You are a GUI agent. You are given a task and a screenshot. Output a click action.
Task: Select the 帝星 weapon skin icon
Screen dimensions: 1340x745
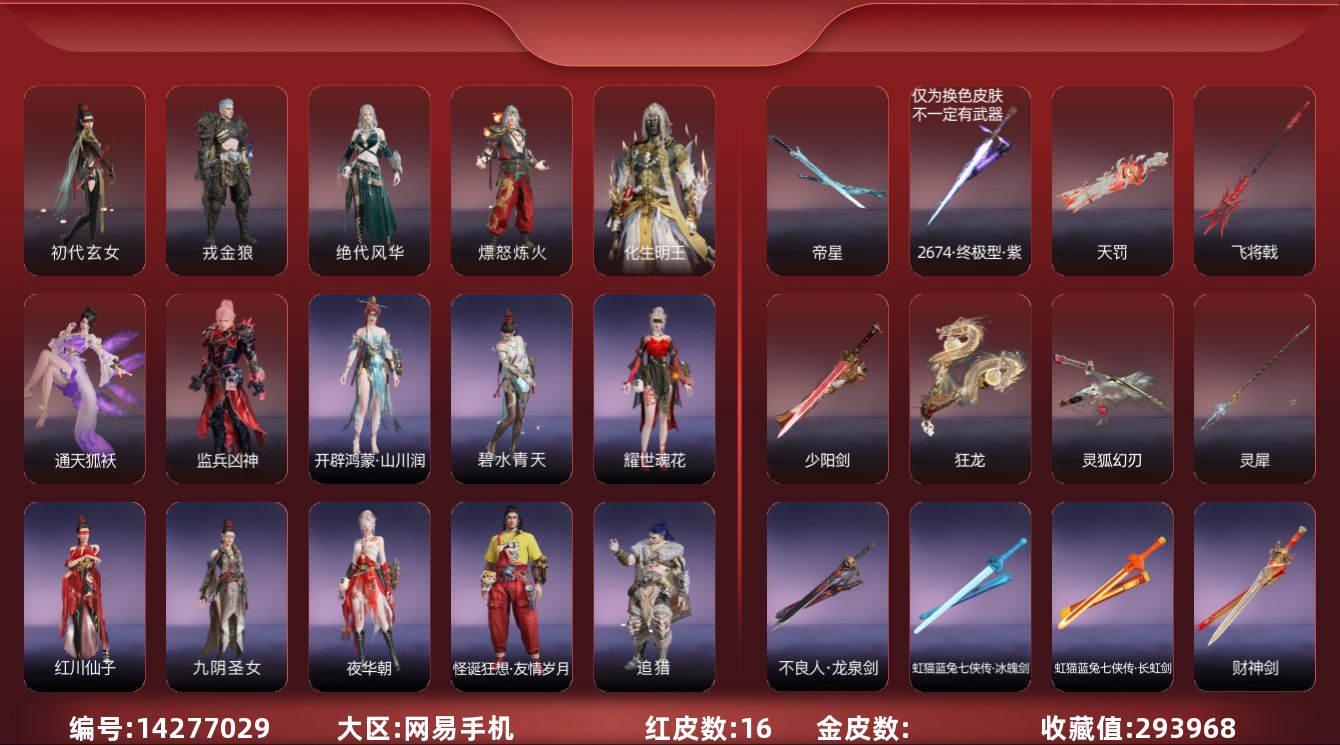(x=827, y=180)
